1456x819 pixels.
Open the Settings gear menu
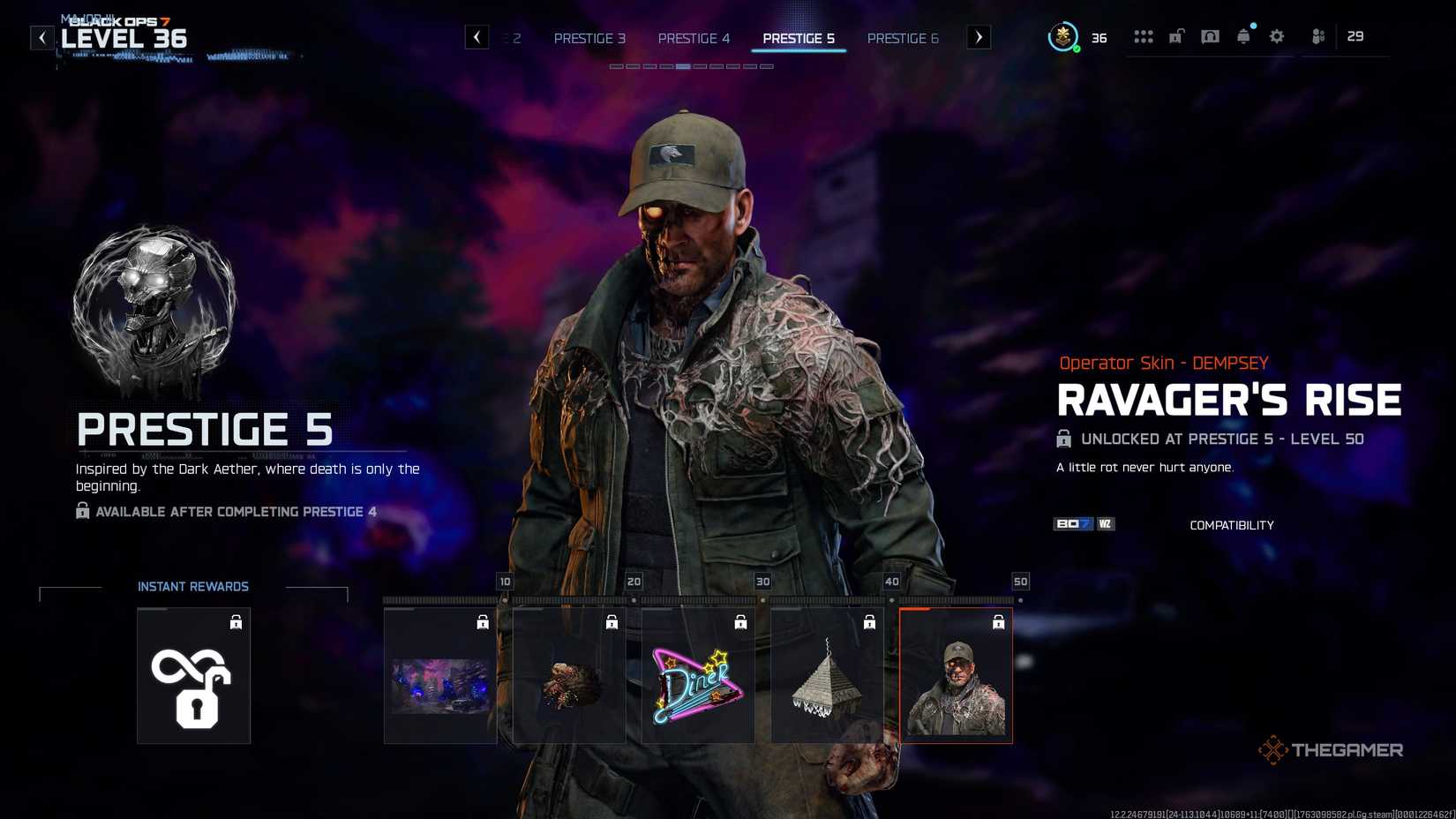click(x=1276, y=36)
